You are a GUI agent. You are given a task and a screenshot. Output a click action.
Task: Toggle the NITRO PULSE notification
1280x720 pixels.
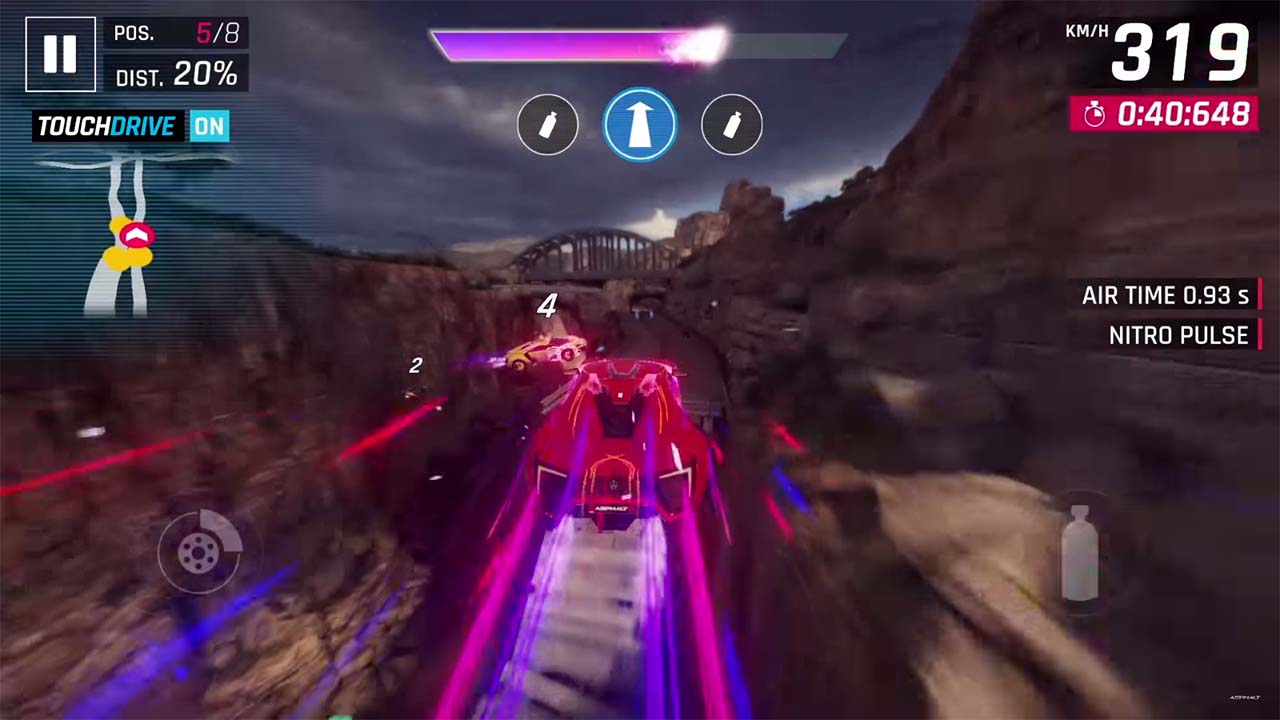(1178, 336)
